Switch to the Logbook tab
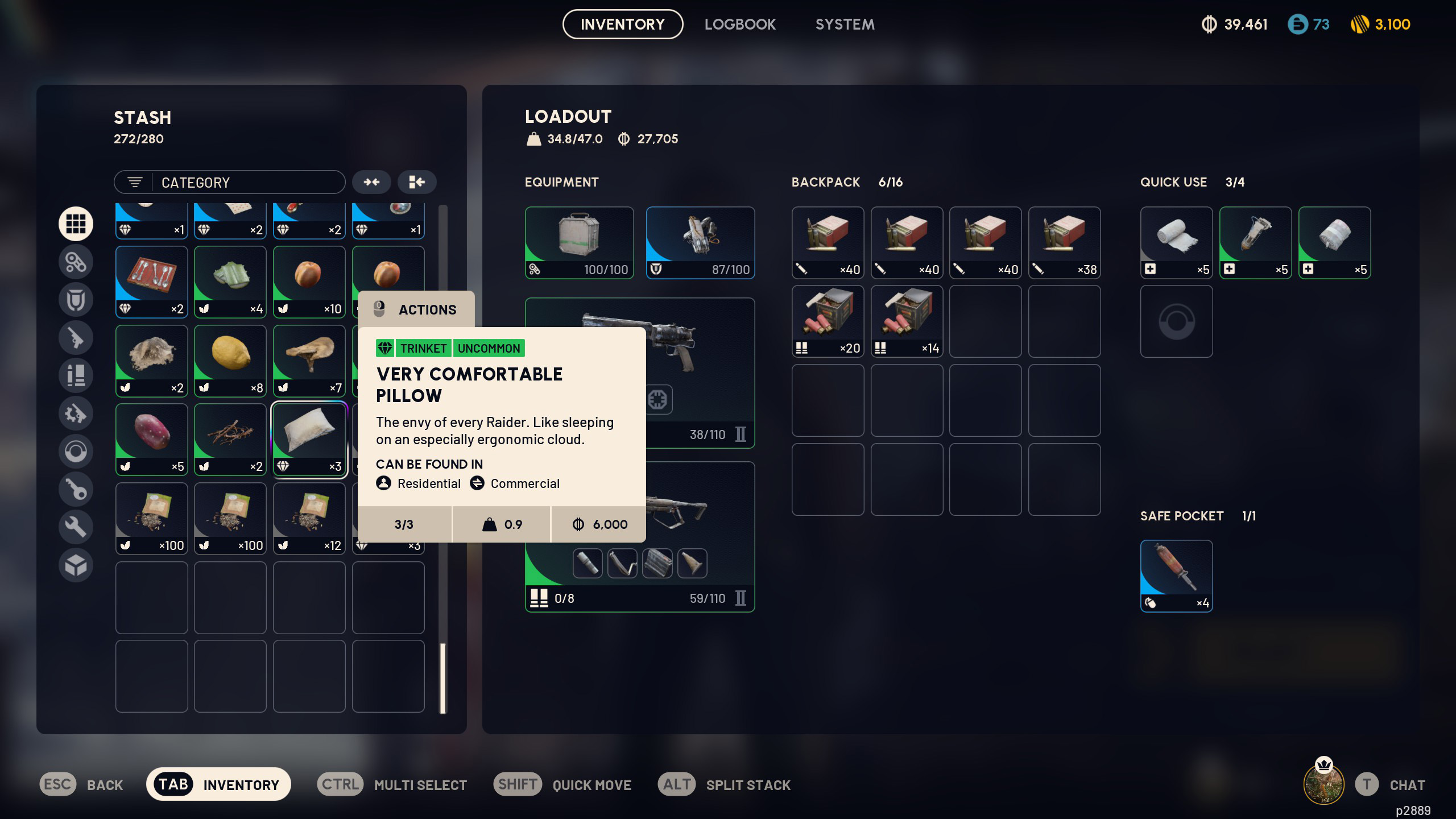 pos(740,24)
